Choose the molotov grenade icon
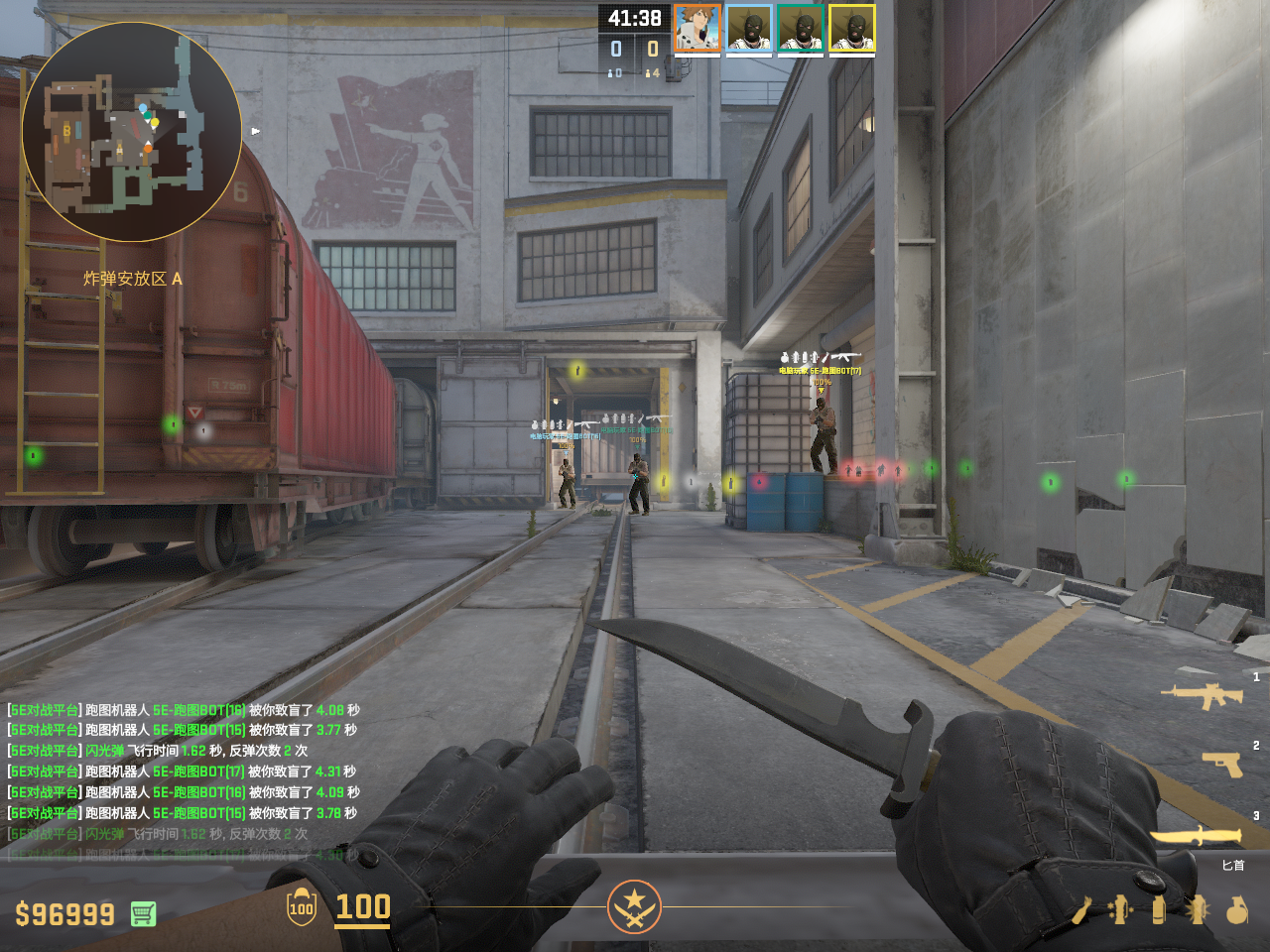1270x952 pixels. 1082,909
